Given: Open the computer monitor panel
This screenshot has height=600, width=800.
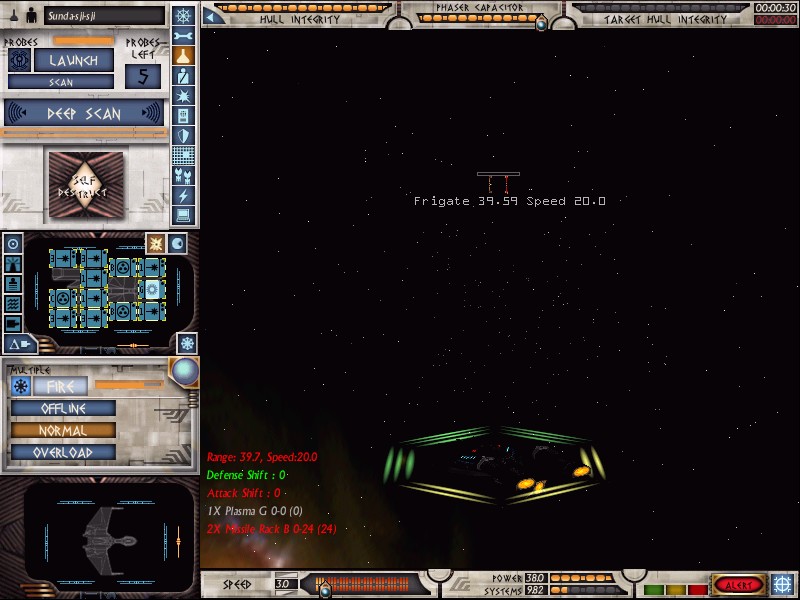Looking at the screenshot, I should [183, 215].
